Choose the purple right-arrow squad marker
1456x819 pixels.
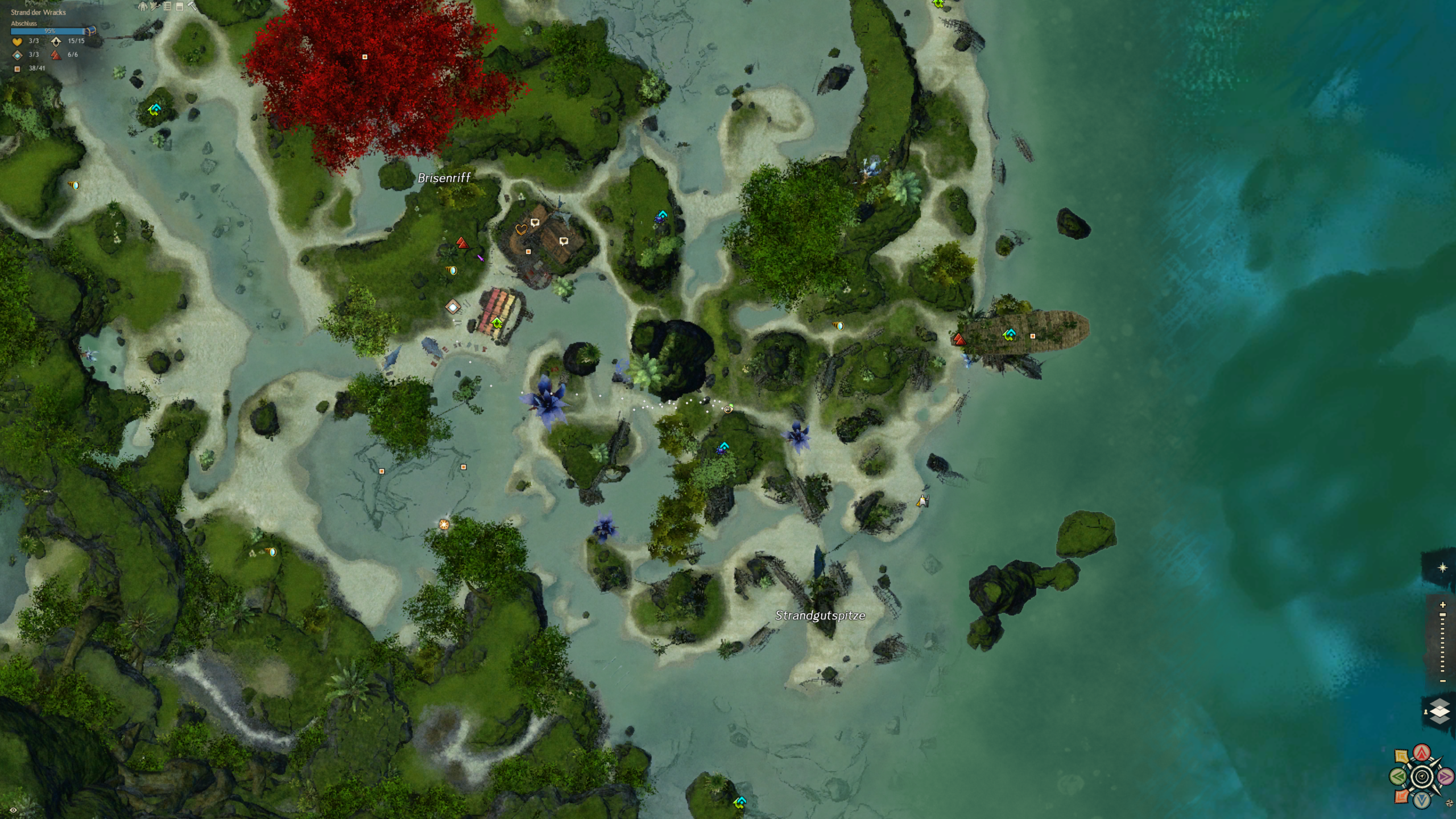click(1445, 776)
